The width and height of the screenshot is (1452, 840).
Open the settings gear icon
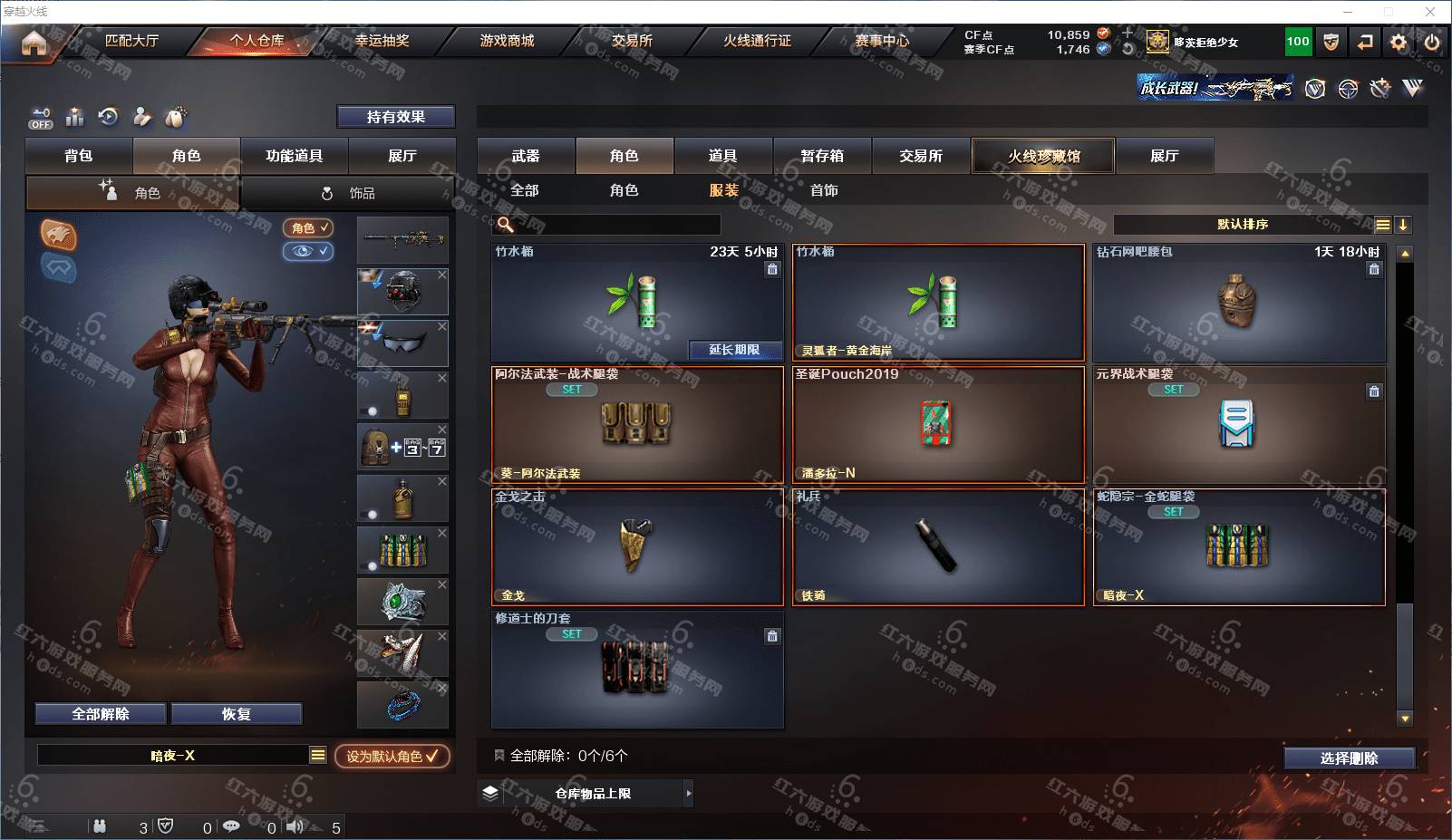pos(1399,42)
